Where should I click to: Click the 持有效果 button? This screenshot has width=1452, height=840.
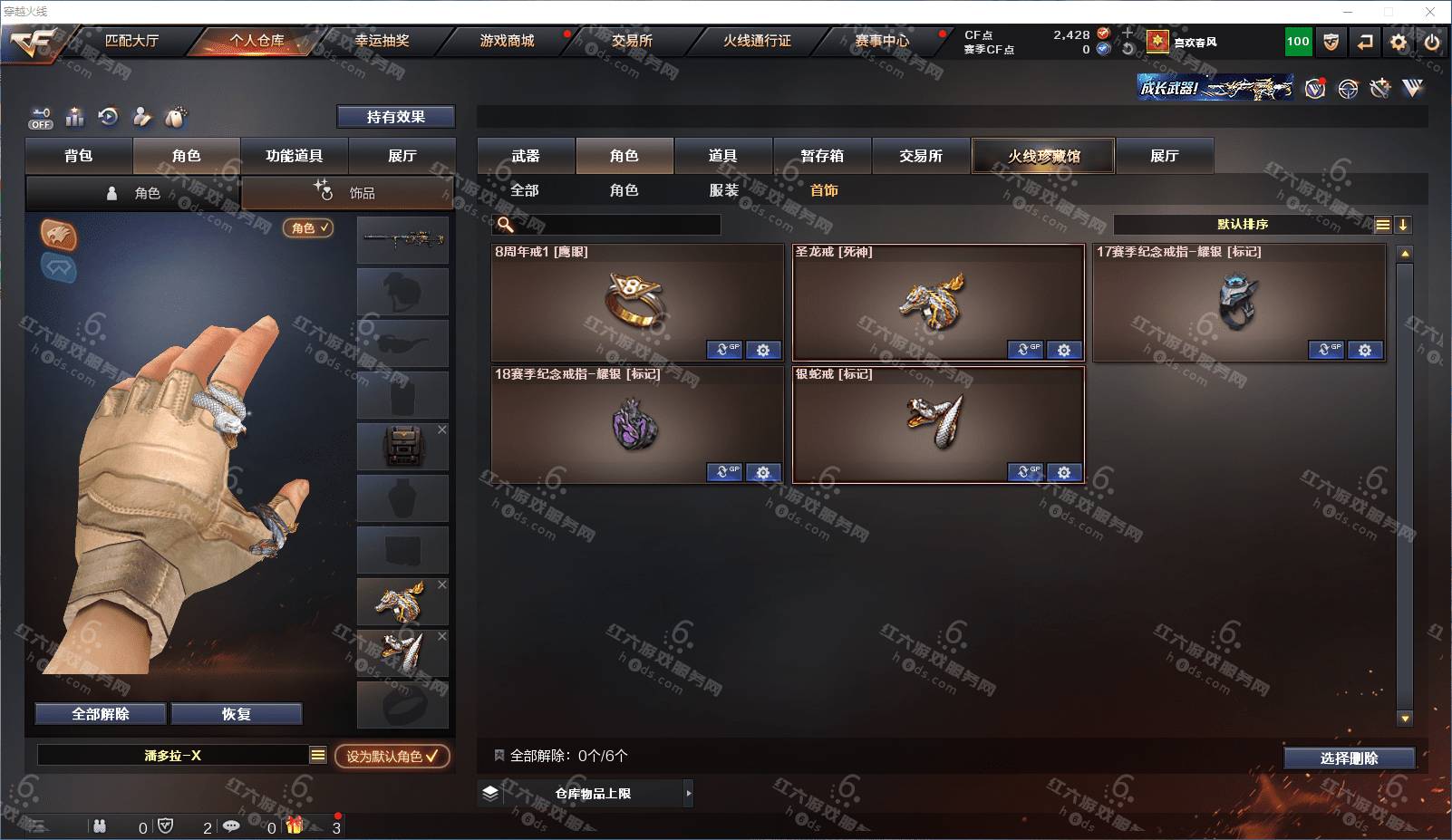click(396, 117)
